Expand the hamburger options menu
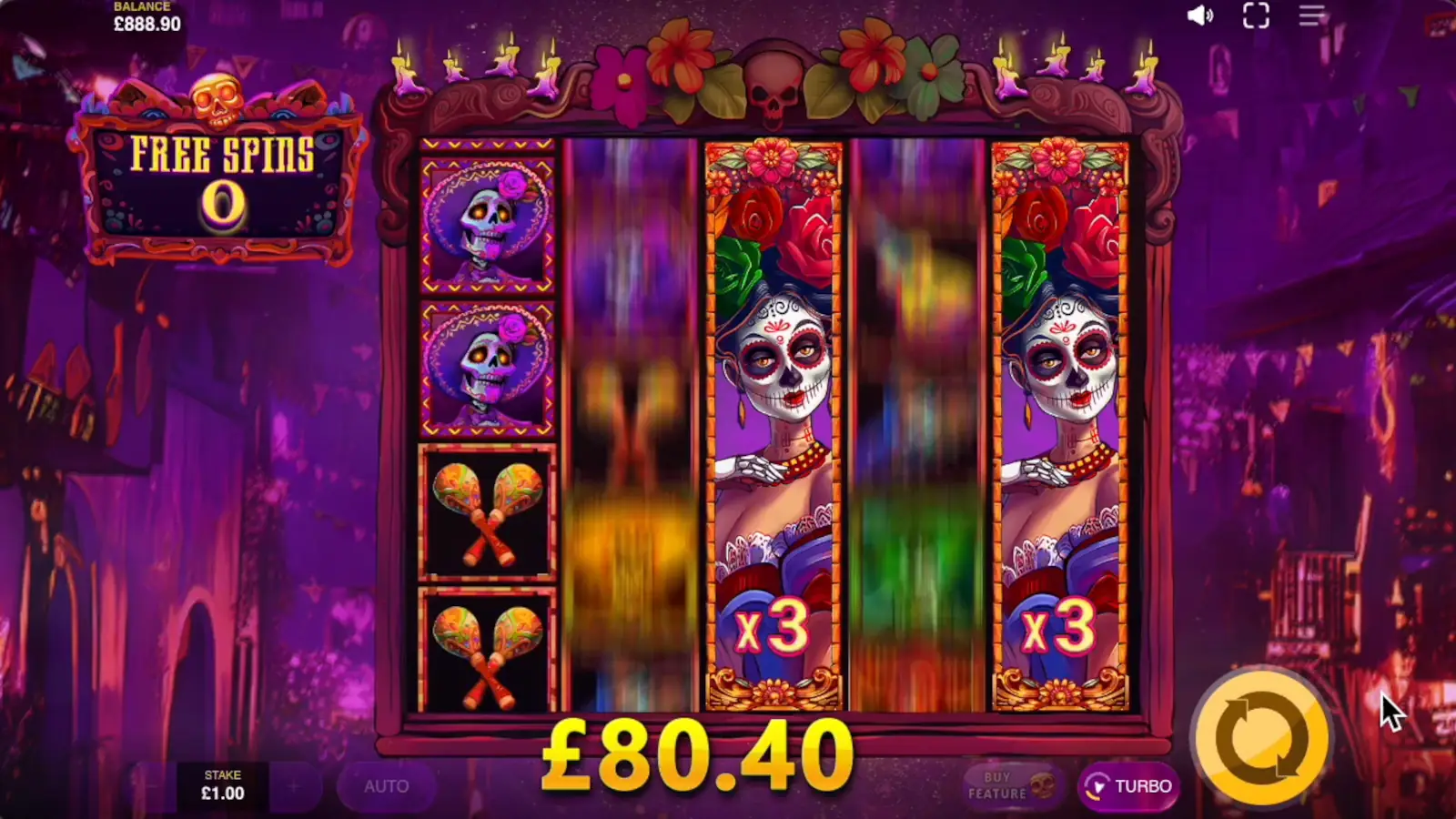The height and width of the screenshot is (819, 1456). coord(1310,15)
